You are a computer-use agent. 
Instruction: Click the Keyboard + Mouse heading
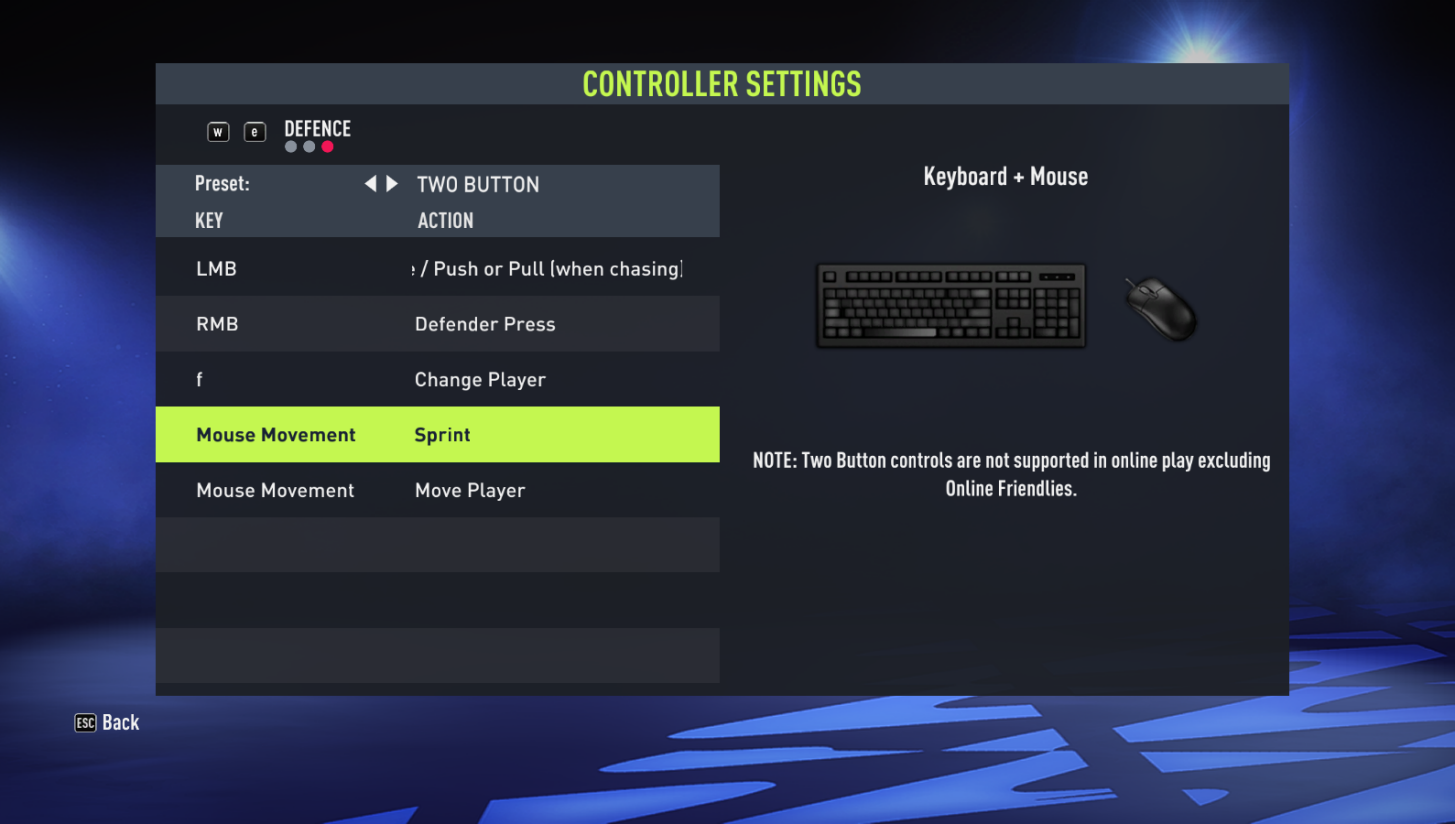pos(1005,176)
